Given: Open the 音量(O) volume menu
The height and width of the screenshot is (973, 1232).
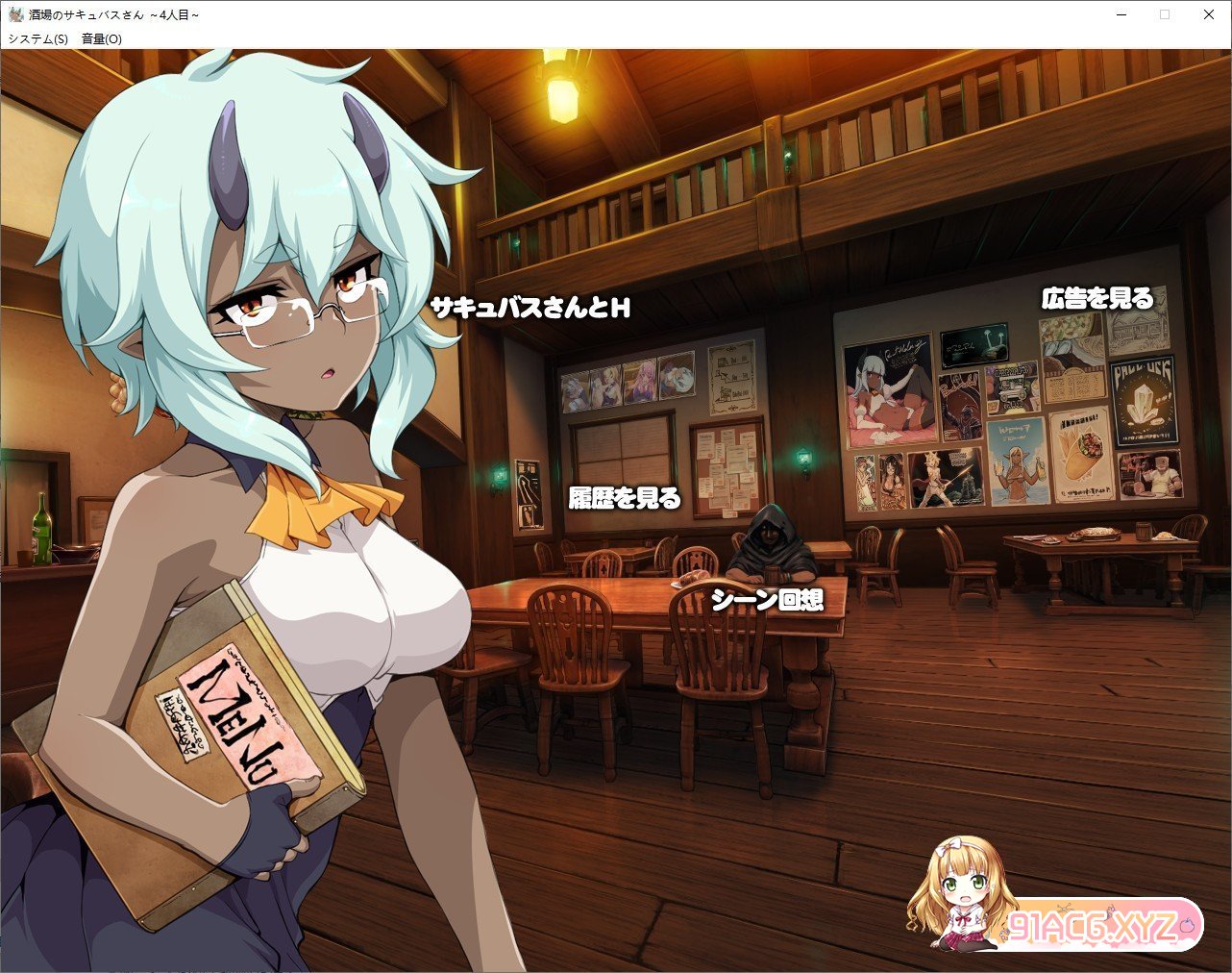Looking at the screenshot, I should [x=102, y=39].
